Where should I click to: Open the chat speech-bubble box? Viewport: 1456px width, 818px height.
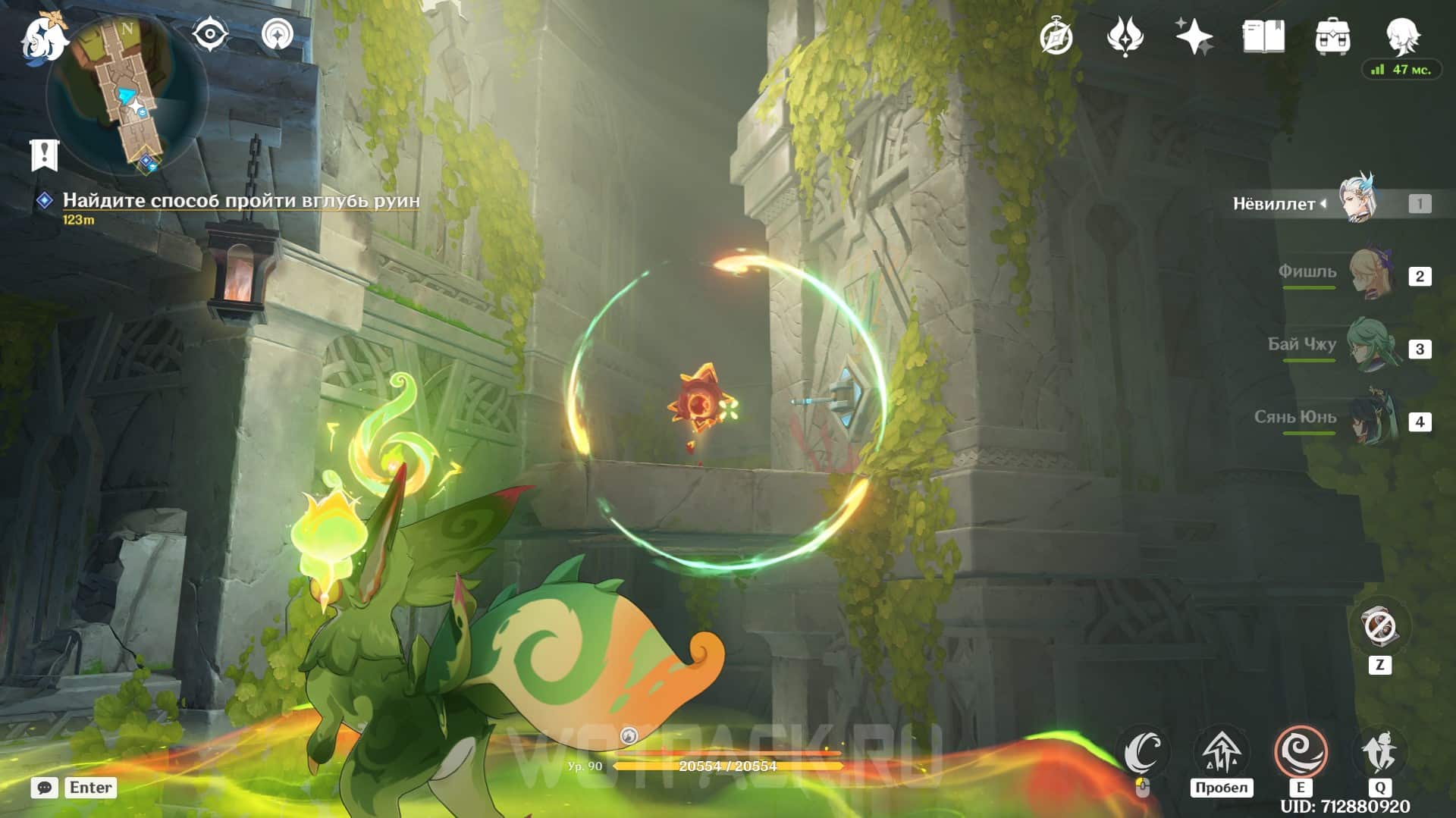(x=45, y=788)
